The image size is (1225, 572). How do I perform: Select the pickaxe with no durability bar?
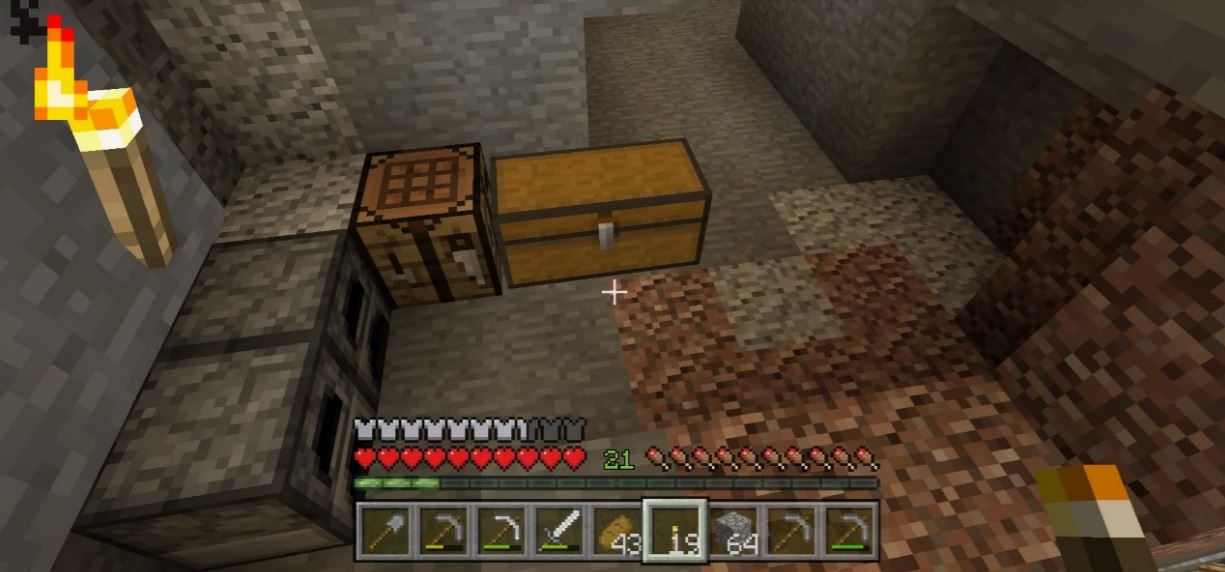point(791,530)
